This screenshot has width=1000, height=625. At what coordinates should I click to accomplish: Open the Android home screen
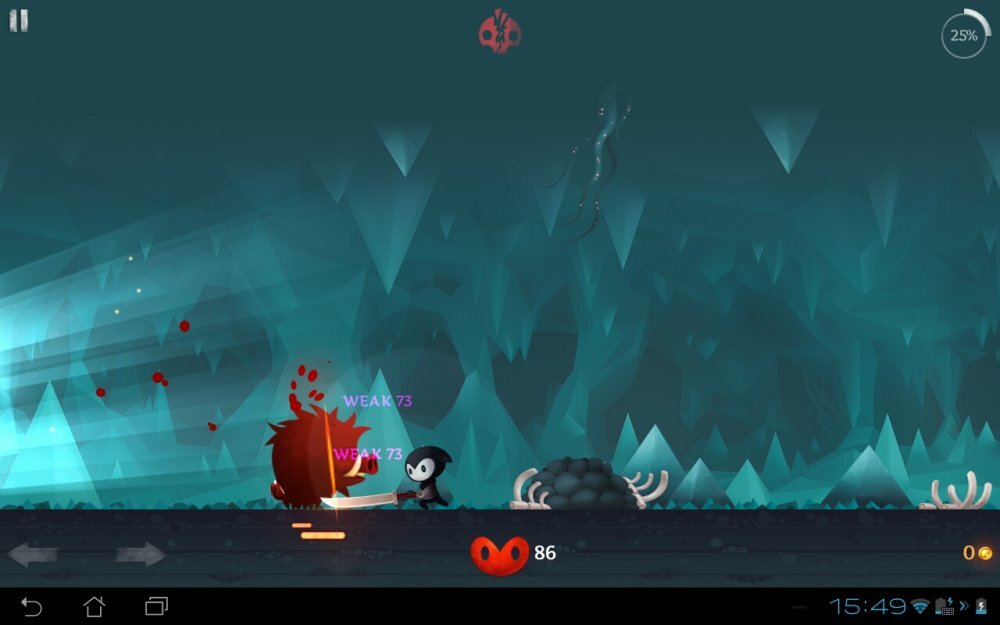(x=94, y=606)
